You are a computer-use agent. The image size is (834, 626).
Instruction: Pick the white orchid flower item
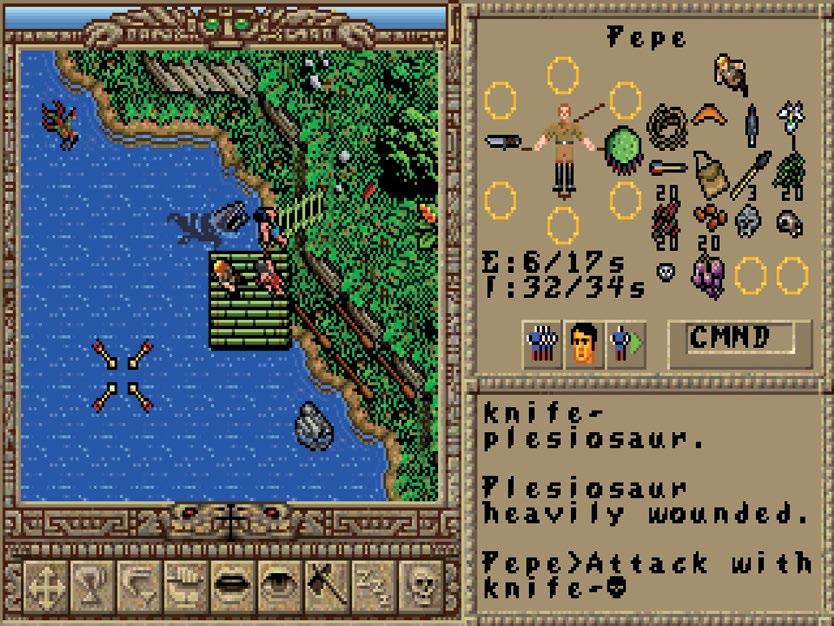(x=791, y=119)
